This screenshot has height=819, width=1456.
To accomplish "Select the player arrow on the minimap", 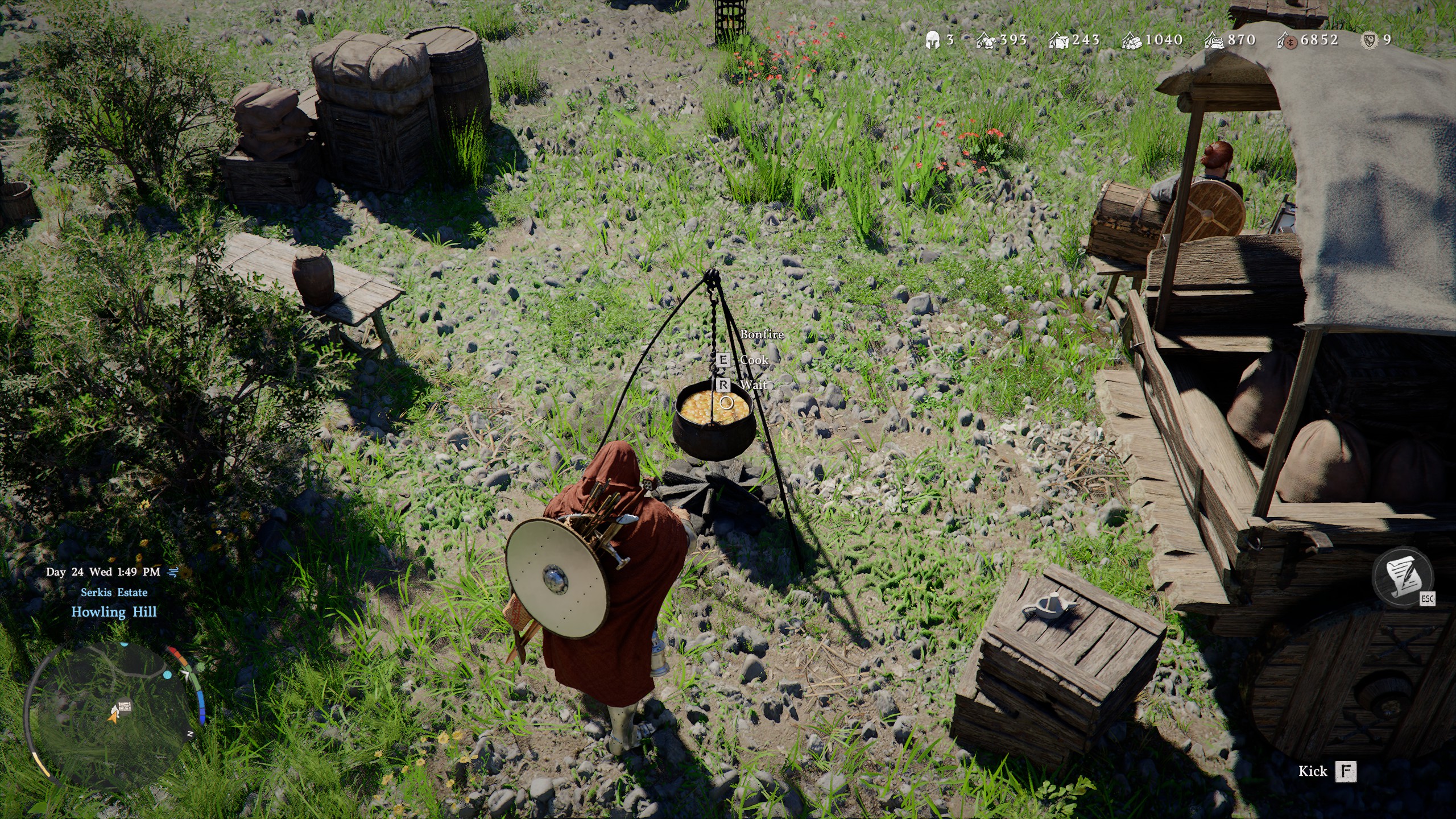I will pos(113,720).
